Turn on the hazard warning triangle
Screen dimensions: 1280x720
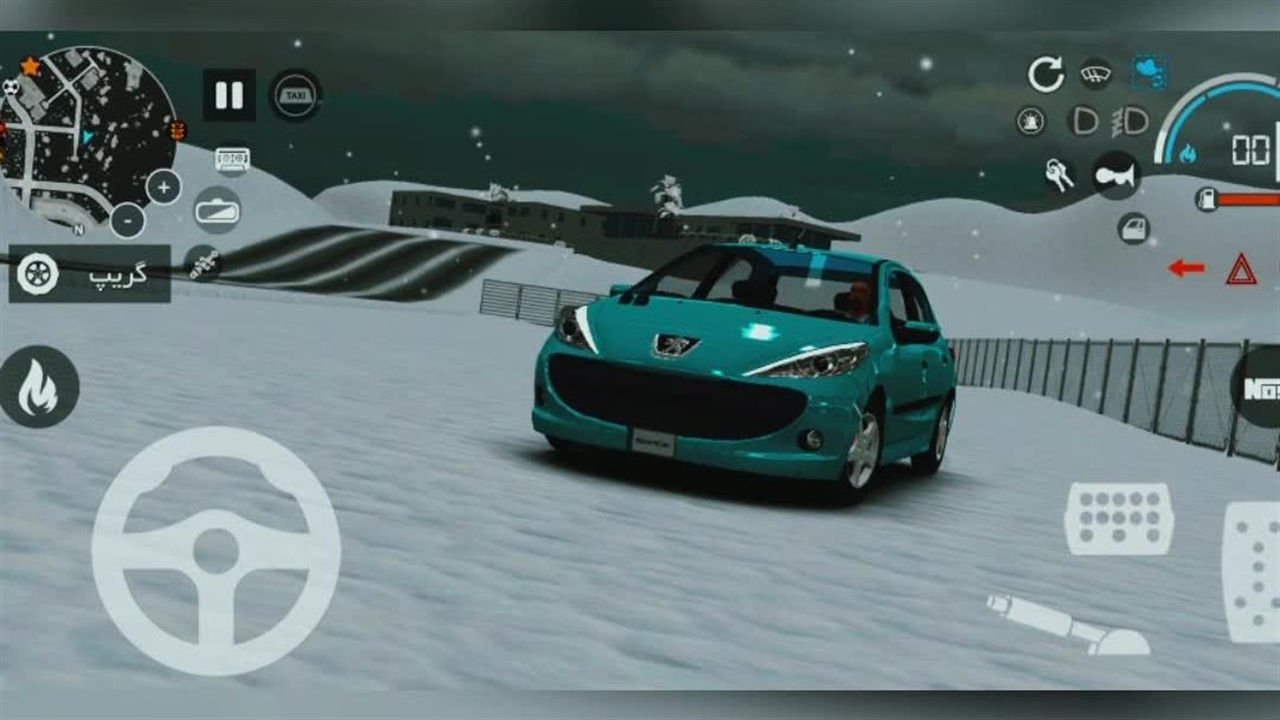(x=1241, y=268)
